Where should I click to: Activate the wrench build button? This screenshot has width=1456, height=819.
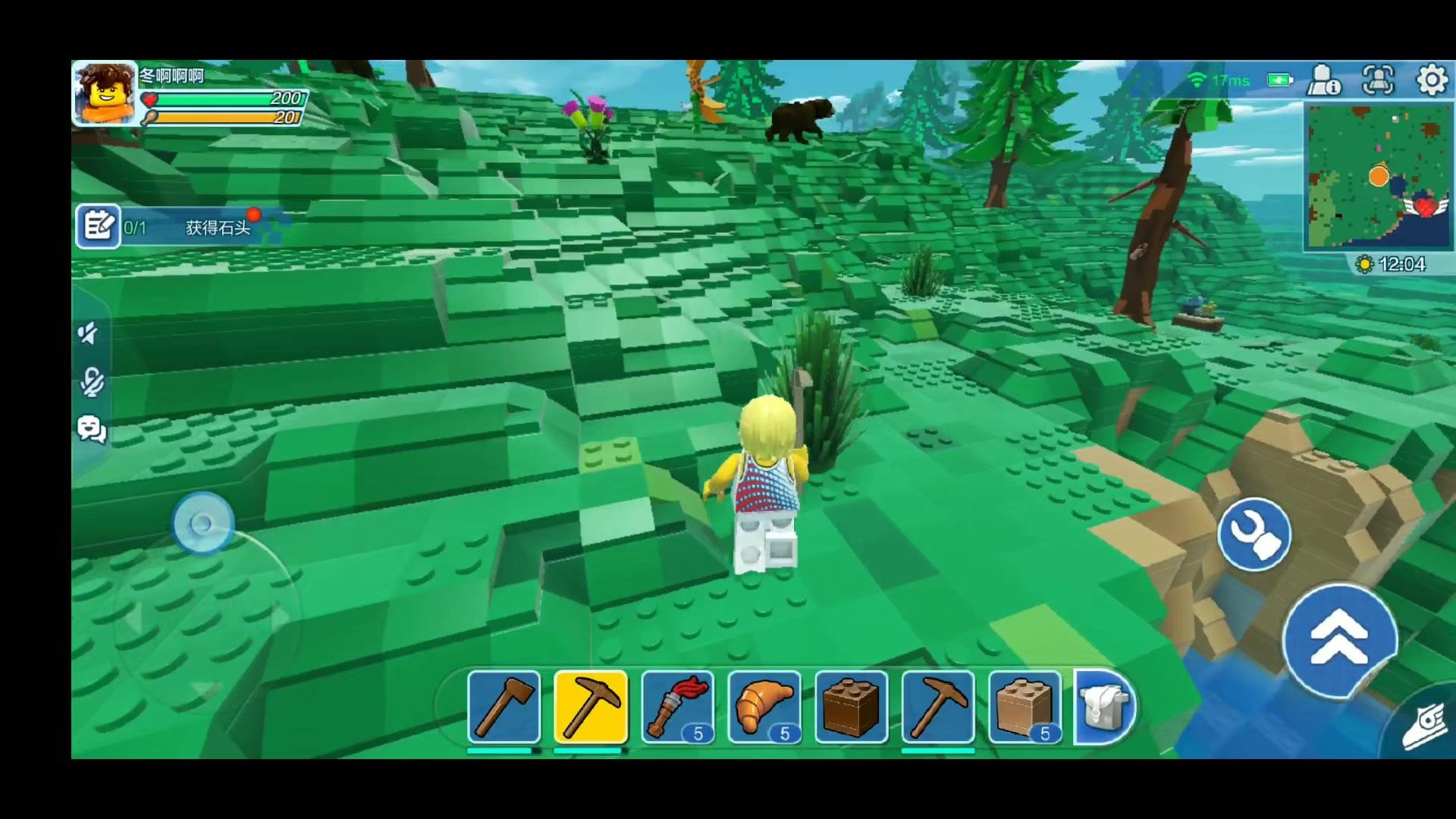point(1254,534)
